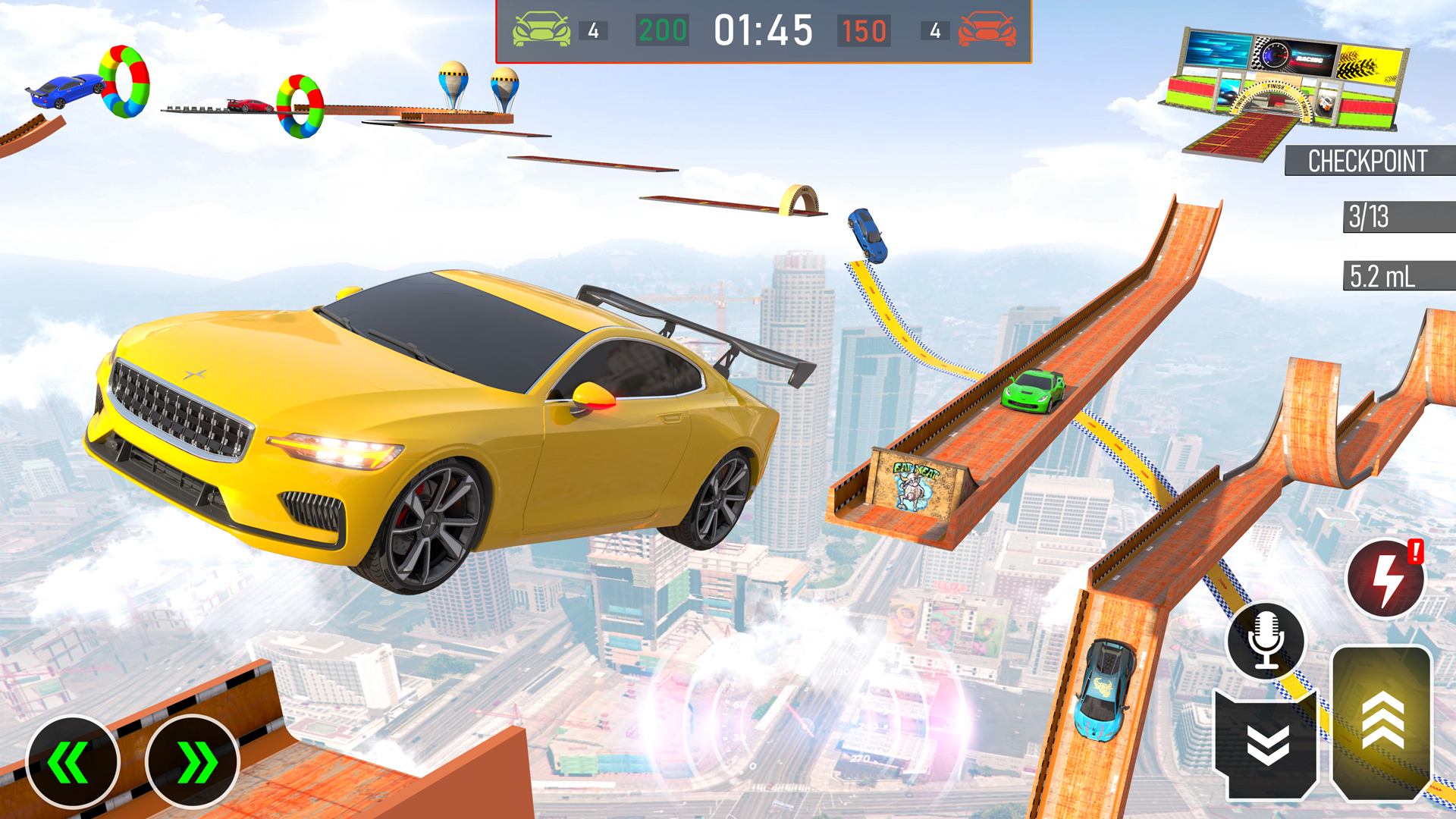Select the green score counter showing 200
The width and height of the screenshot is (1456, 819).
point(661,30)
